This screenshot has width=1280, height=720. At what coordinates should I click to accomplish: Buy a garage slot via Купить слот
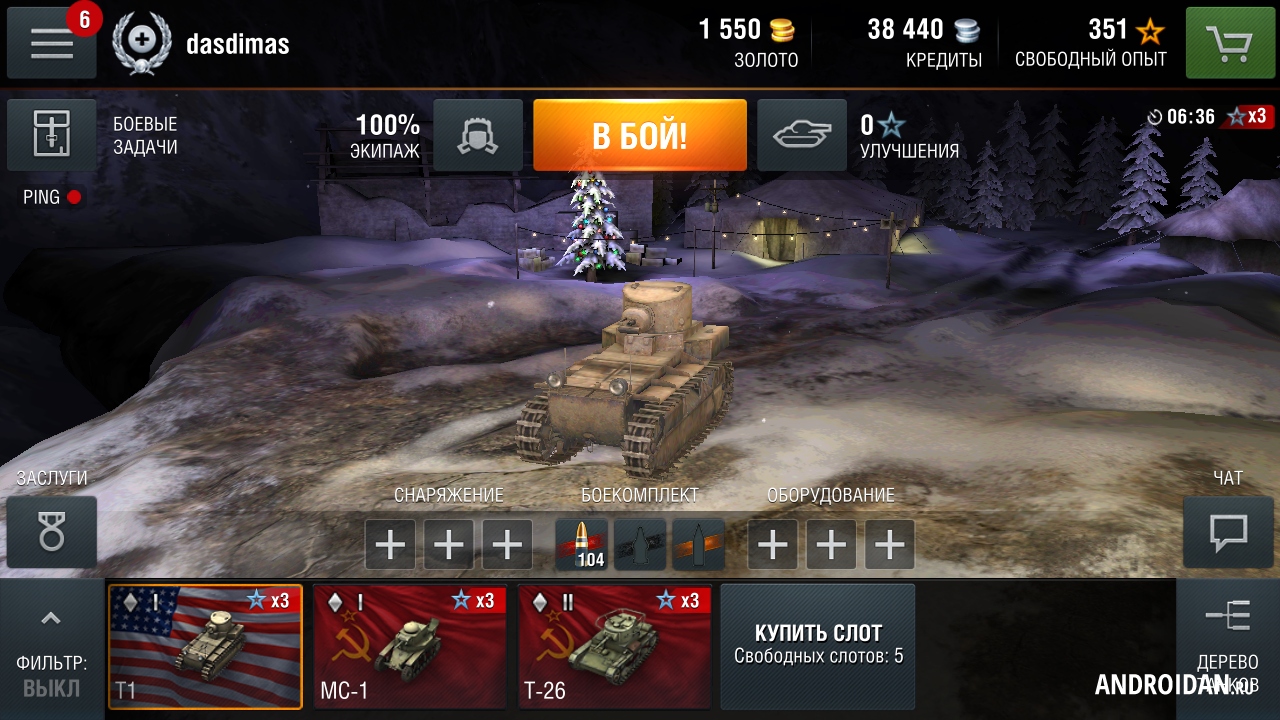817,646
